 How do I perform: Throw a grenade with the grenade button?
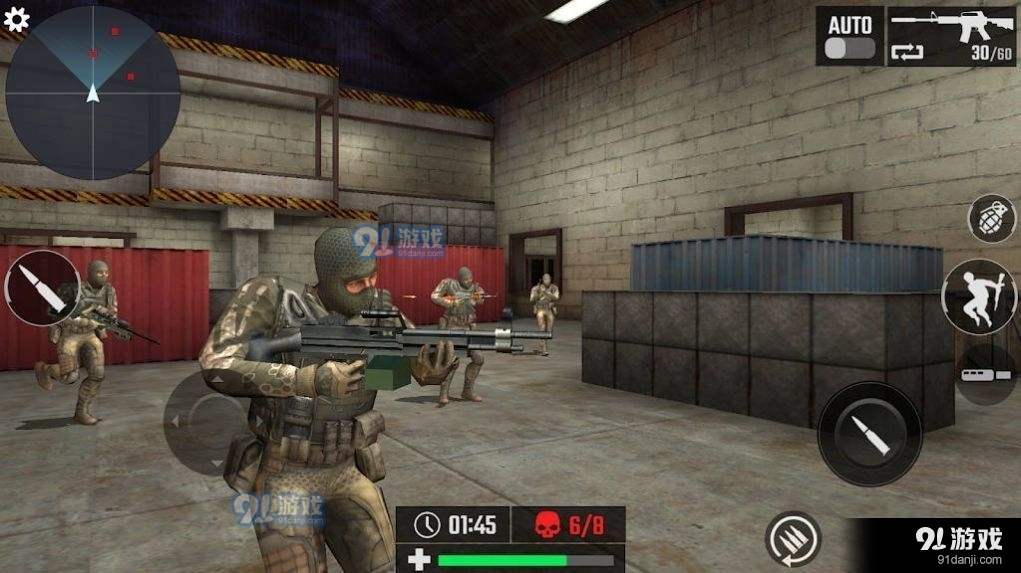point(990,219)
